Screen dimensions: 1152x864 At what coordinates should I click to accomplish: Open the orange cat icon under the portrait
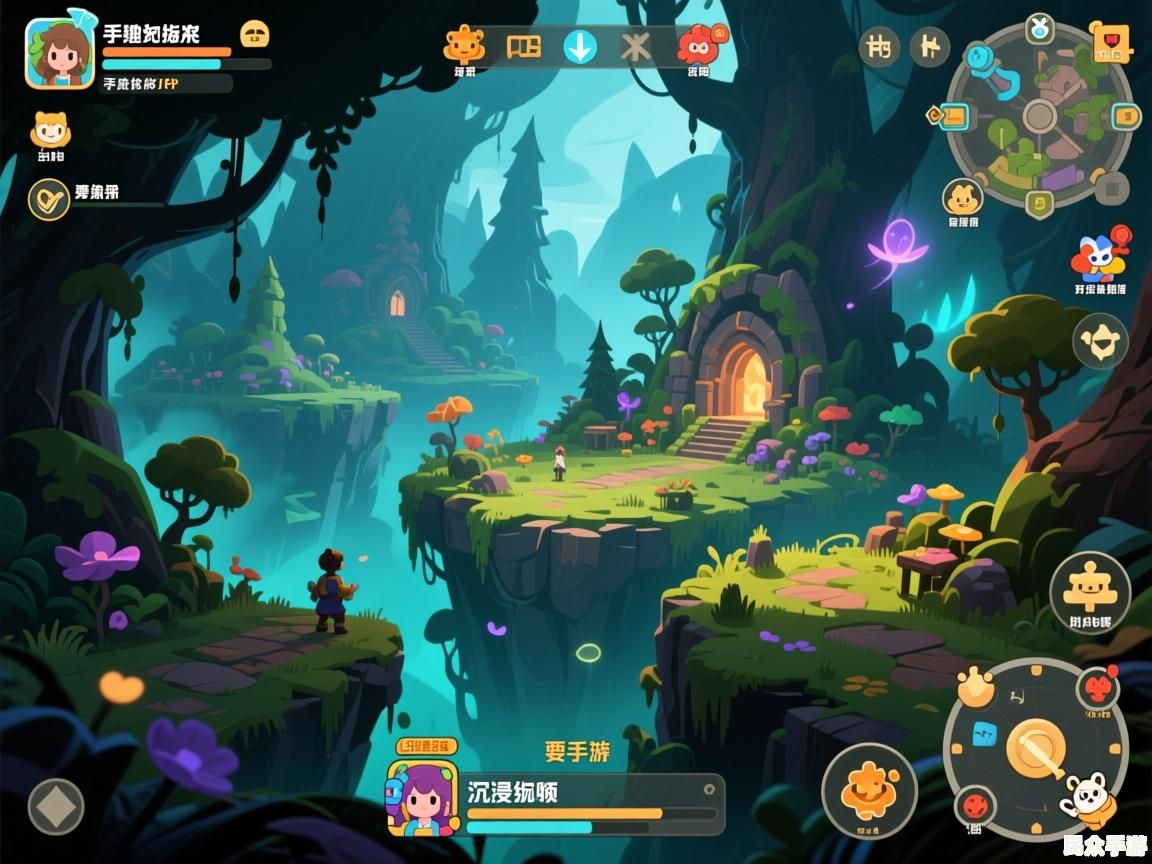(x=50, y=131)
